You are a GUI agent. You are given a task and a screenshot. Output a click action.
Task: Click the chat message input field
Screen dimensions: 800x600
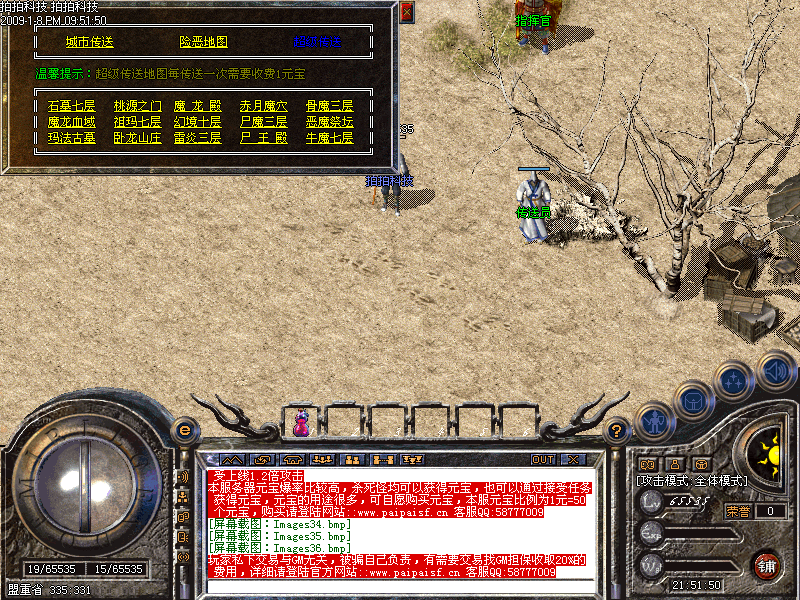(400, 587)
